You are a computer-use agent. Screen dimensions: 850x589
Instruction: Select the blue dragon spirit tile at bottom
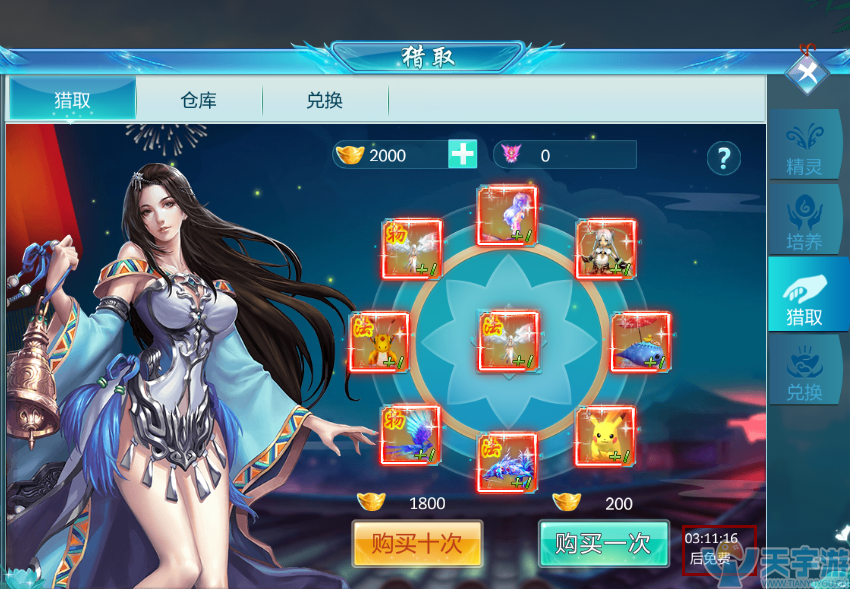point(507,462)
